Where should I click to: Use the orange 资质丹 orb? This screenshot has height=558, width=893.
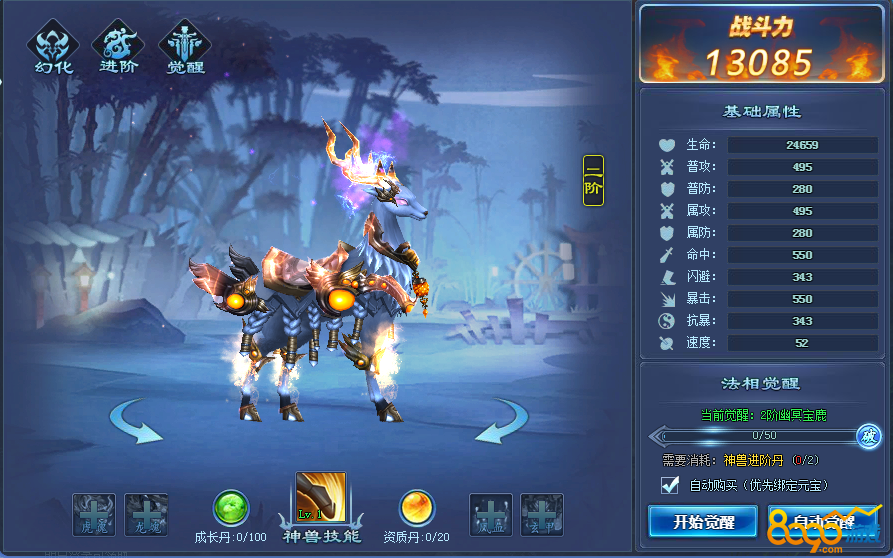point(416,508)
